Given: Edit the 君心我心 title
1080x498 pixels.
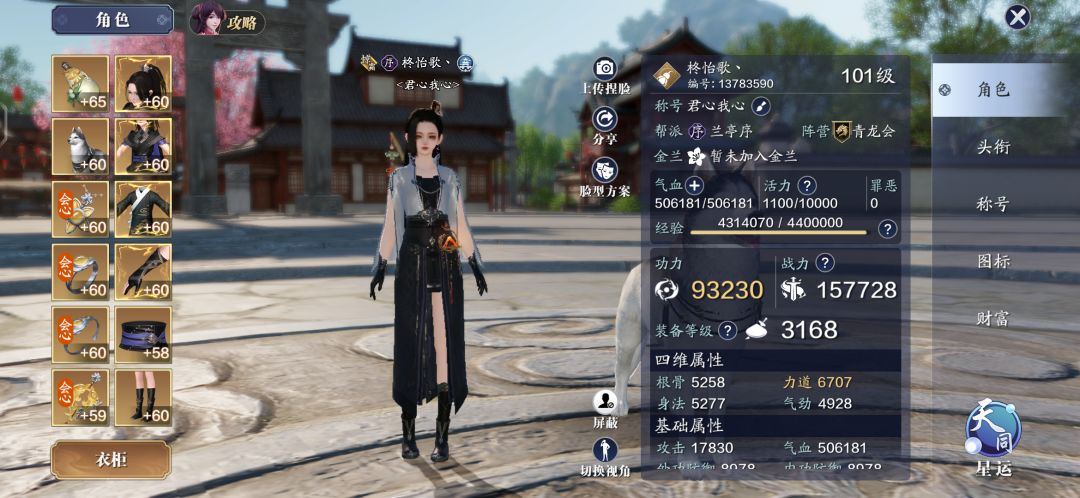Looking at the screenshot, I should click(x=761, y=106).
